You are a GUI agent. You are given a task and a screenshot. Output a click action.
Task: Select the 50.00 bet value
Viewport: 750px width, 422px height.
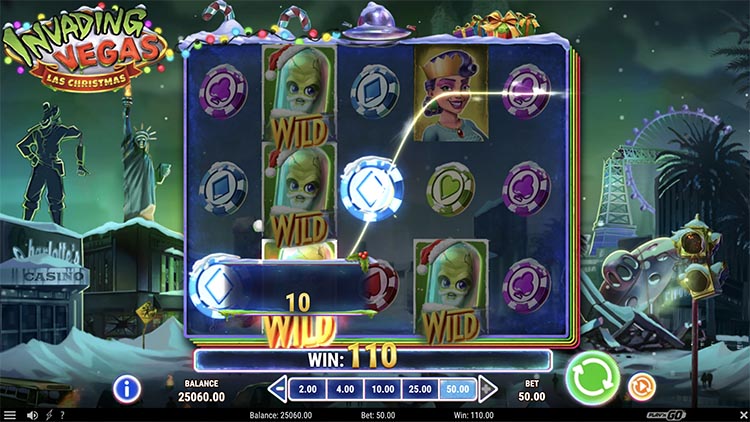[458, 388]
